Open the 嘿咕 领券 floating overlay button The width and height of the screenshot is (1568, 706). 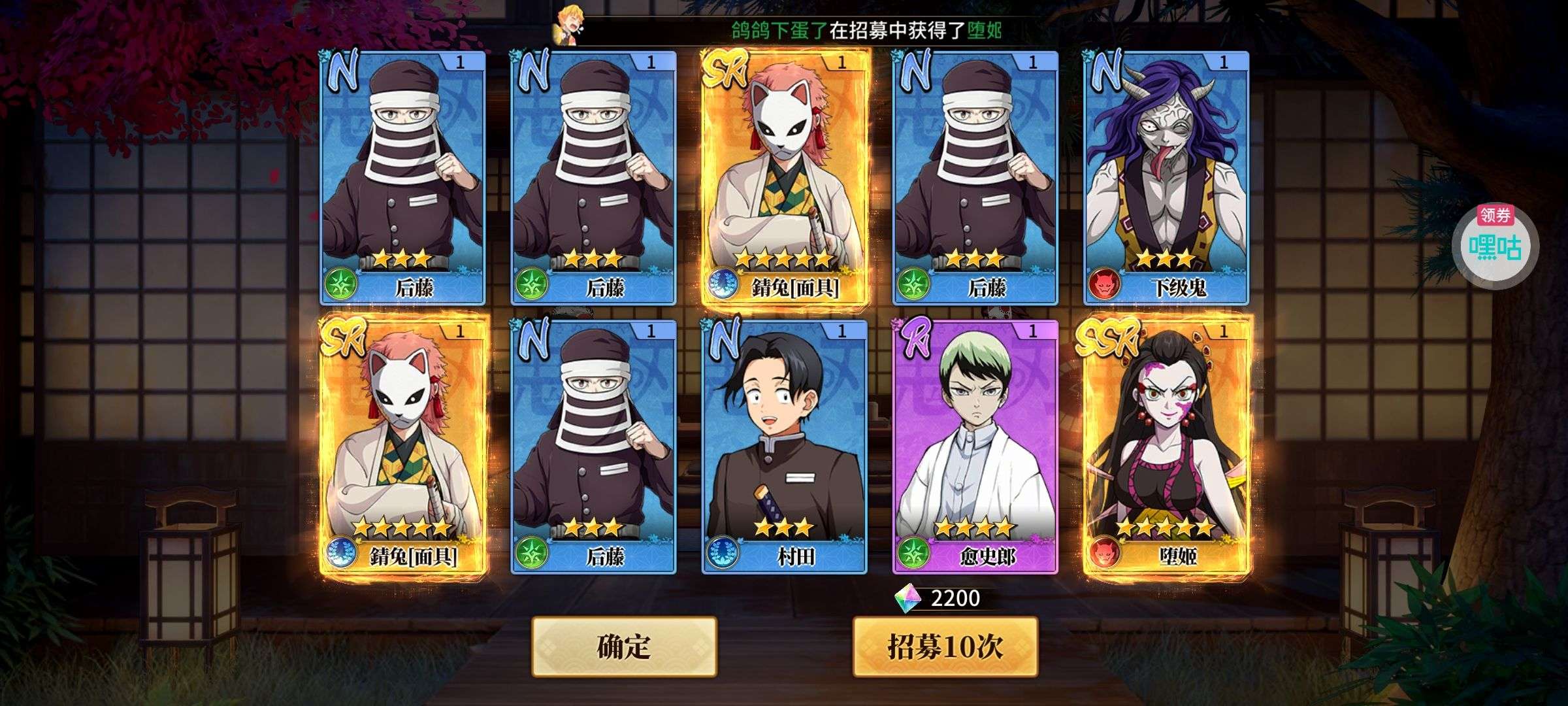coord(1495,244)
